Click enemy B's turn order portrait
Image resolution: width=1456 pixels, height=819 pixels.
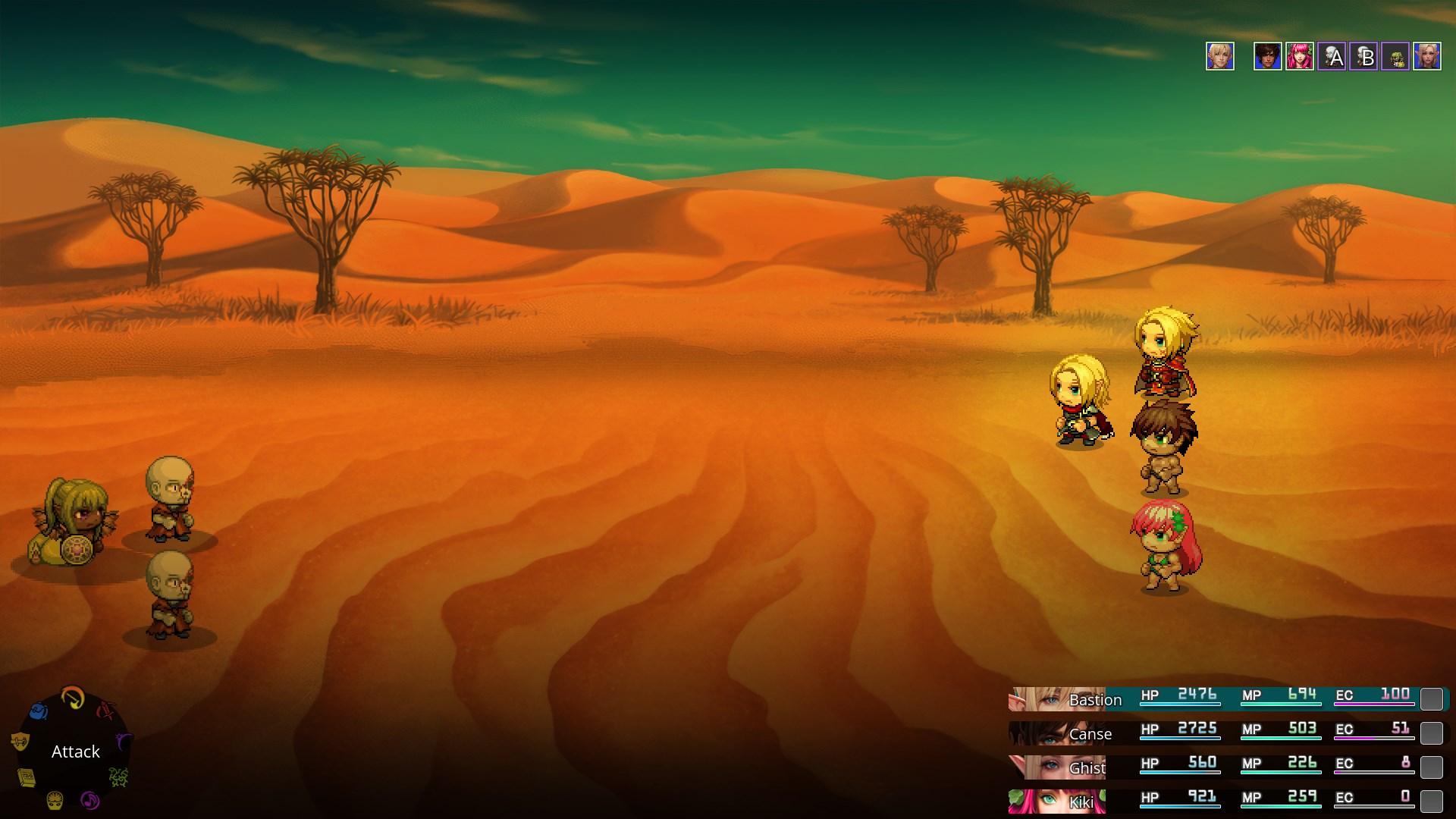pos(1363,56)
